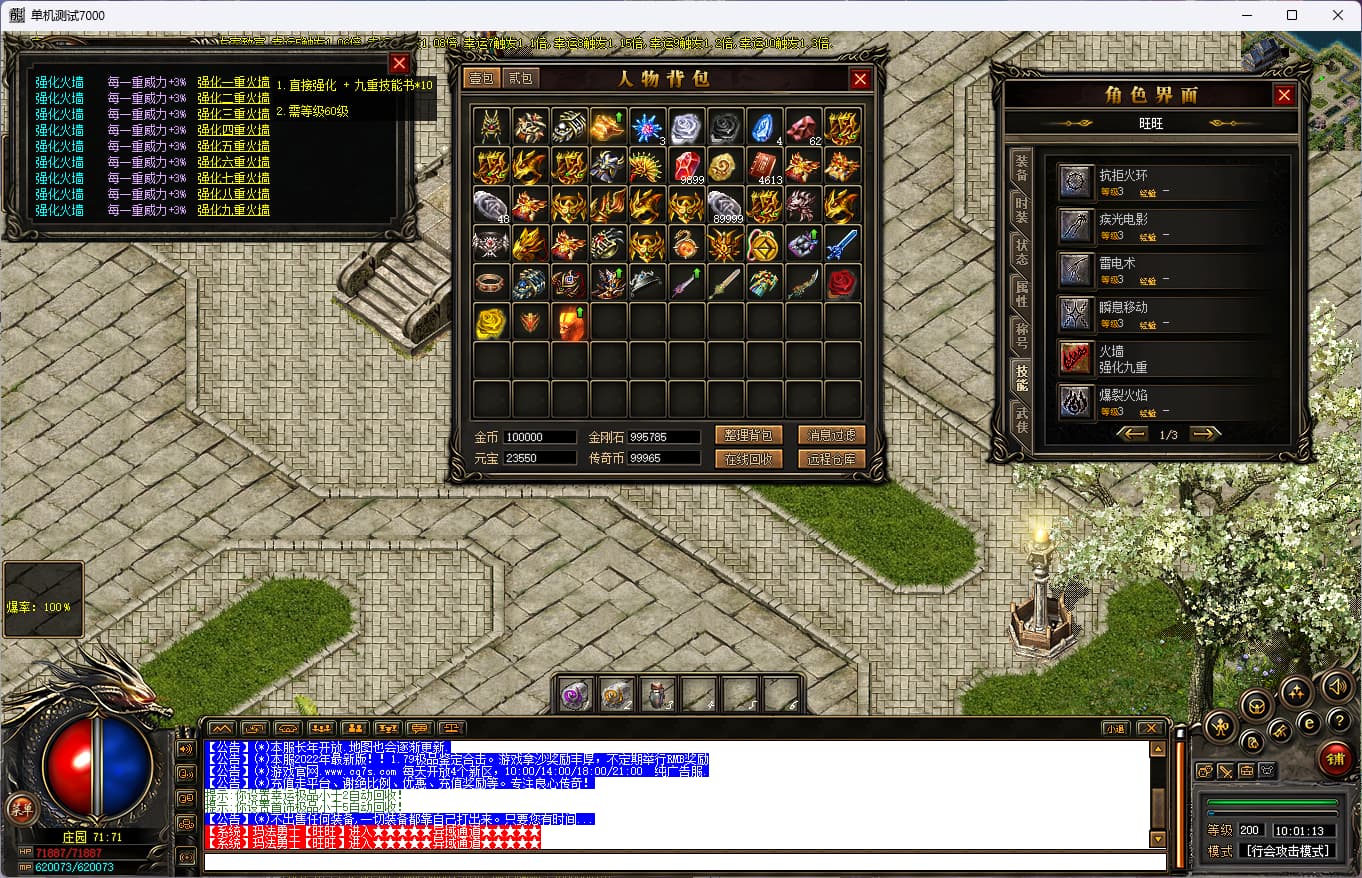
Task: Click the chat text input box
Action: click(x=685, y=862)
